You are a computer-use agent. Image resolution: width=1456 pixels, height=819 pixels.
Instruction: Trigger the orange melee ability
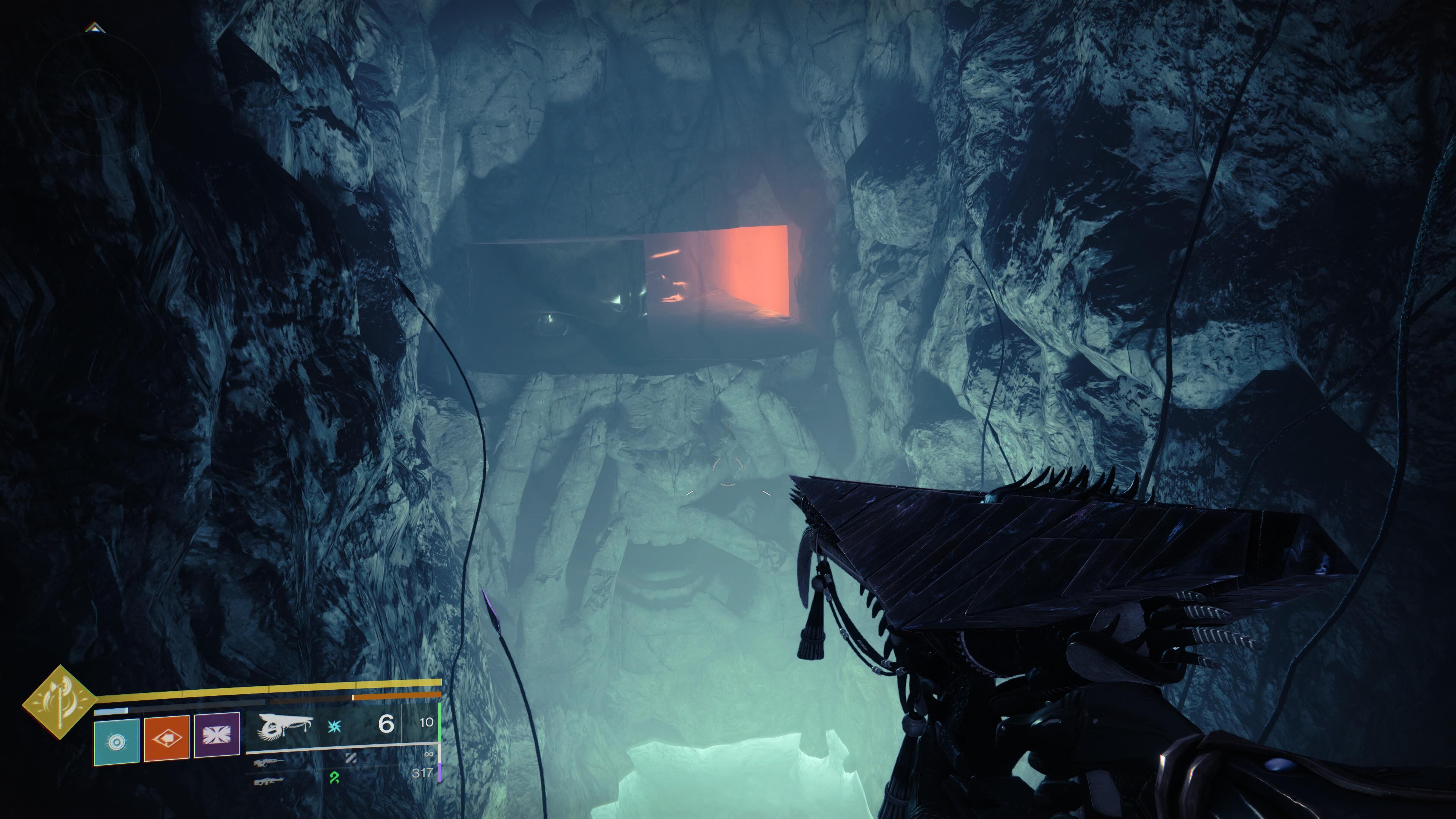pos(167,738)
